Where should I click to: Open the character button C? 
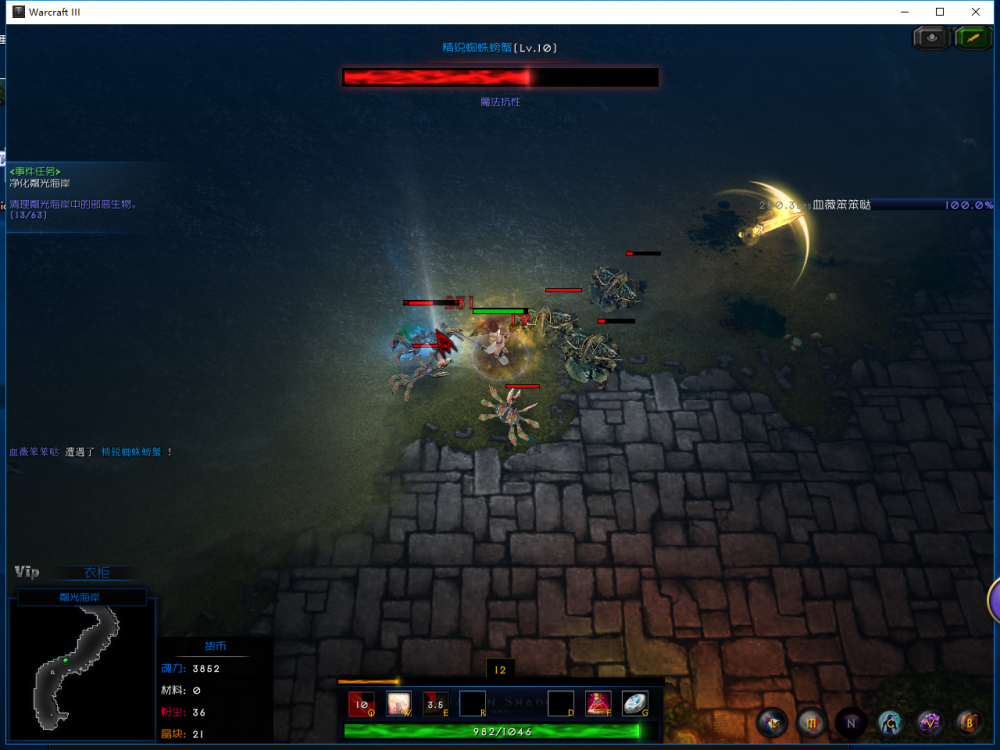point(890,722)
